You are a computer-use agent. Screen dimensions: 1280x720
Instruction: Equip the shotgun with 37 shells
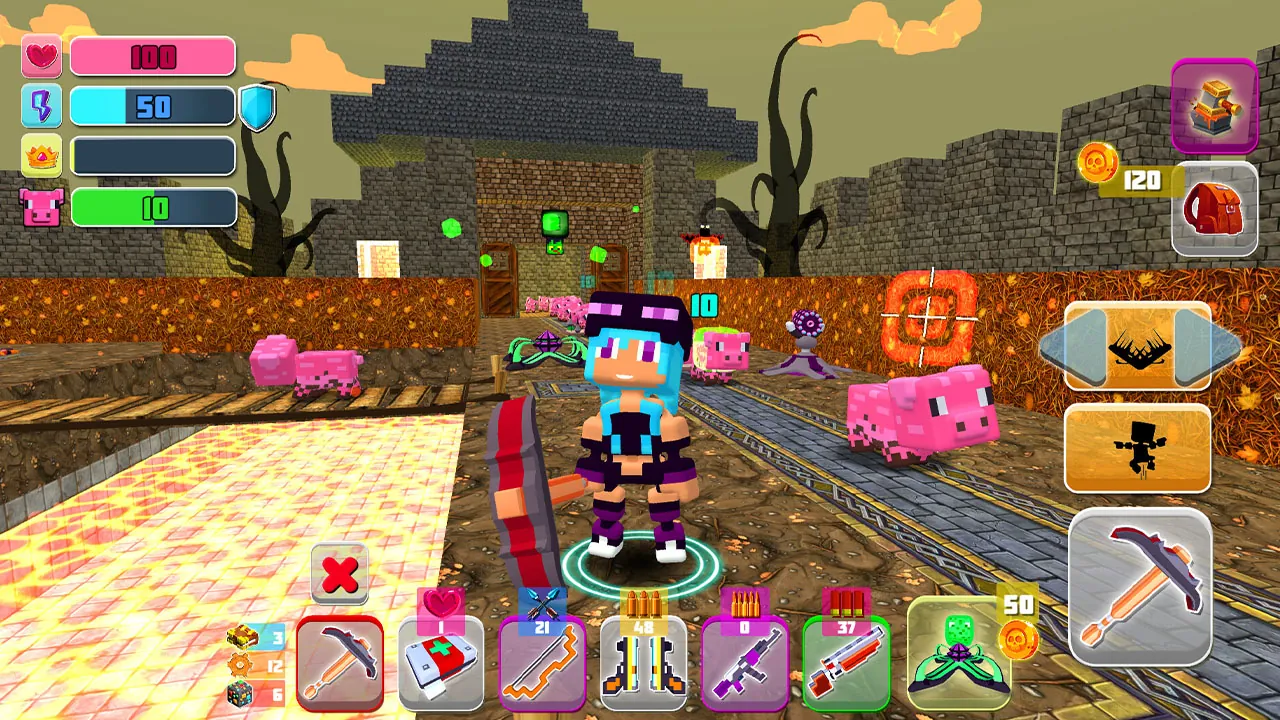[x=847, y=664]
